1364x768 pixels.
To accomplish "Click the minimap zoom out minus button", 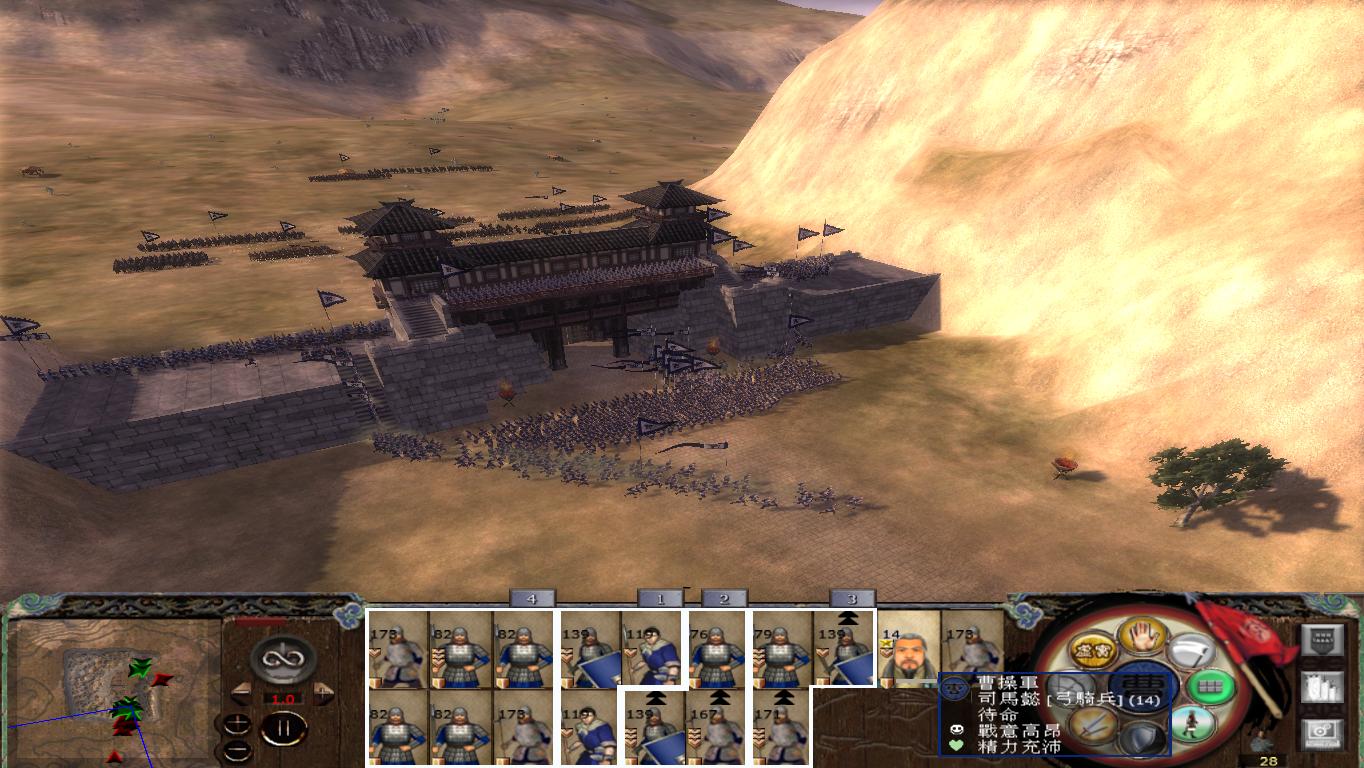I will [x=235, y=749].
